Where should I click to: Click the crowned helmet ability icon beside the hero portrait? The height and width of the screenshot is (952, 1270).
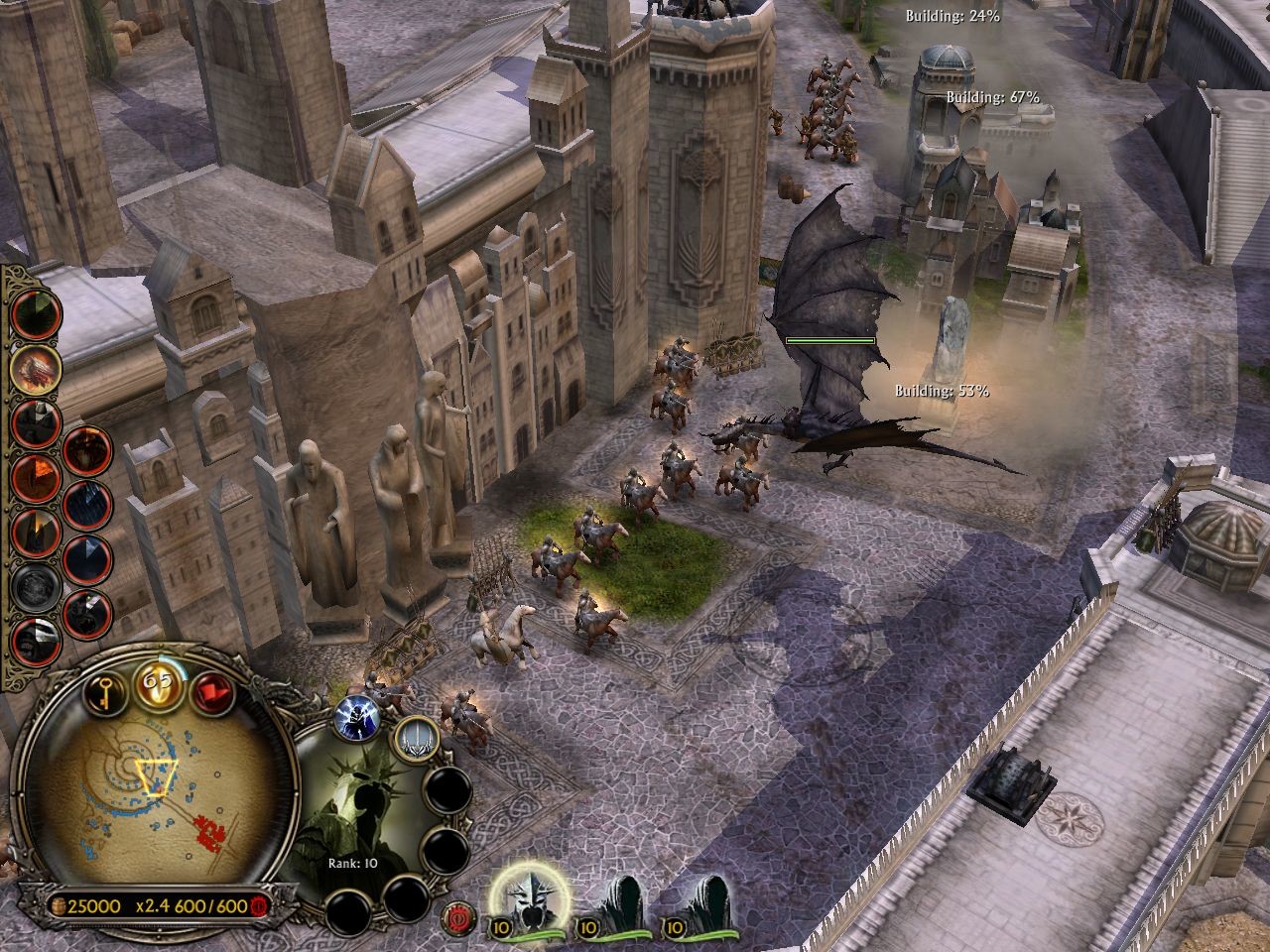[x=418, y=741]
